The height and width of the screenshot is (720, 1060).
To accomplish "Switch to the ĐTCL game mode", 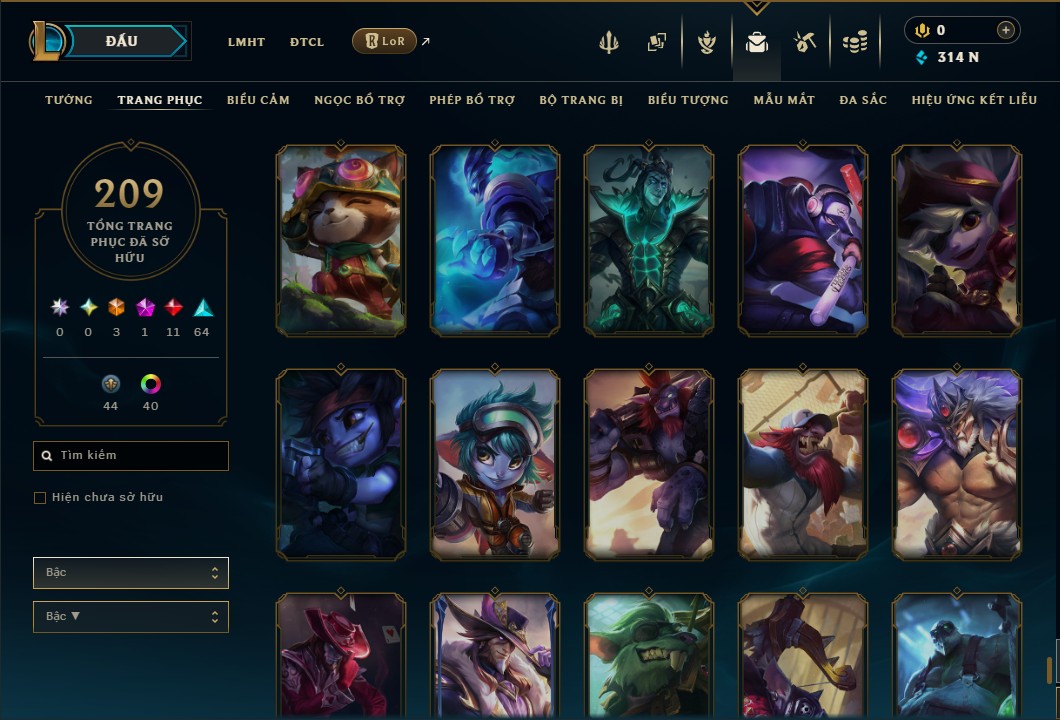I will point(307,42).
